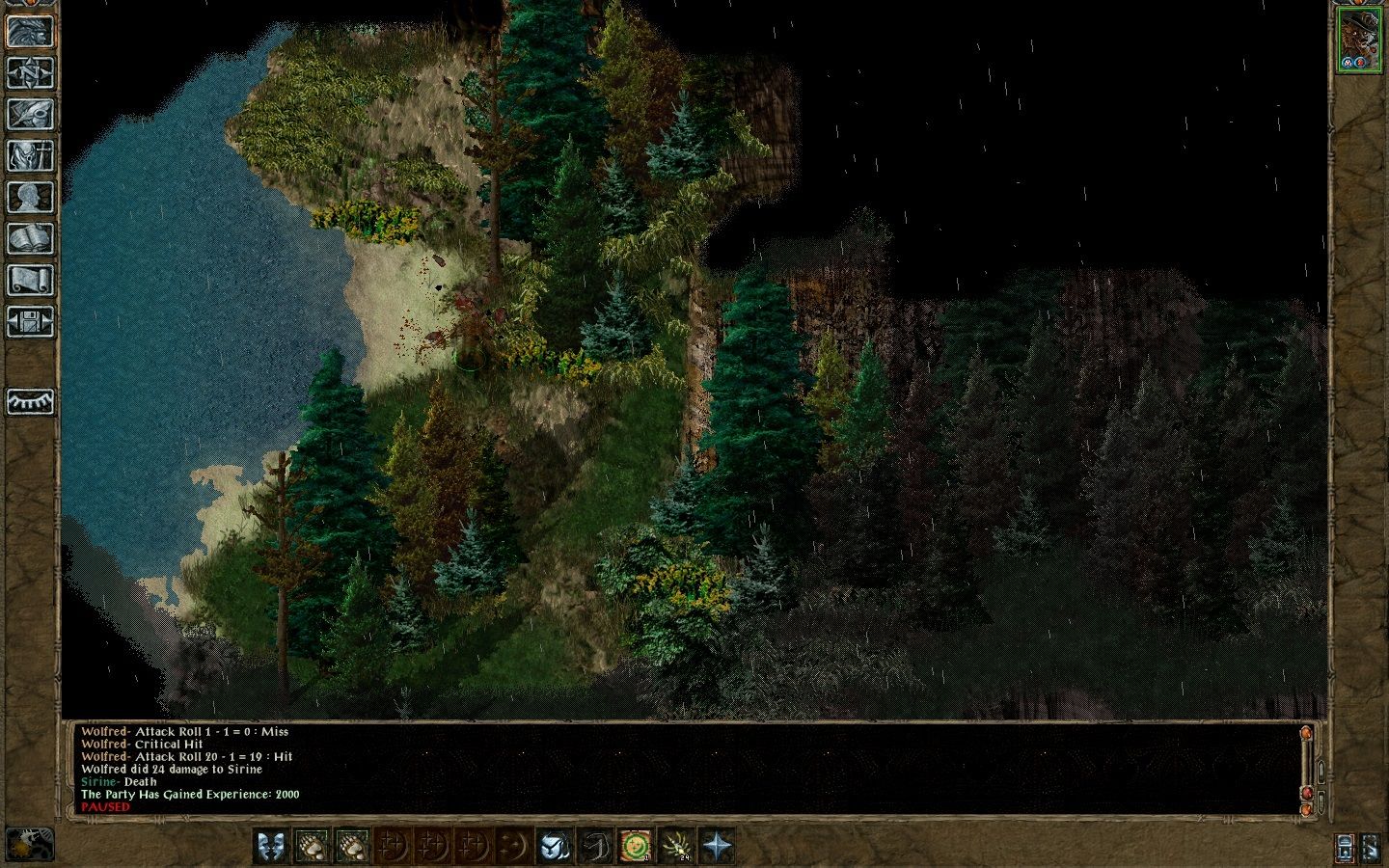The height and width of the screenshot is (868, 1389).
Task: Use the quick item with 24 charges
Action: pyautogui.click(x=676, y=846)
